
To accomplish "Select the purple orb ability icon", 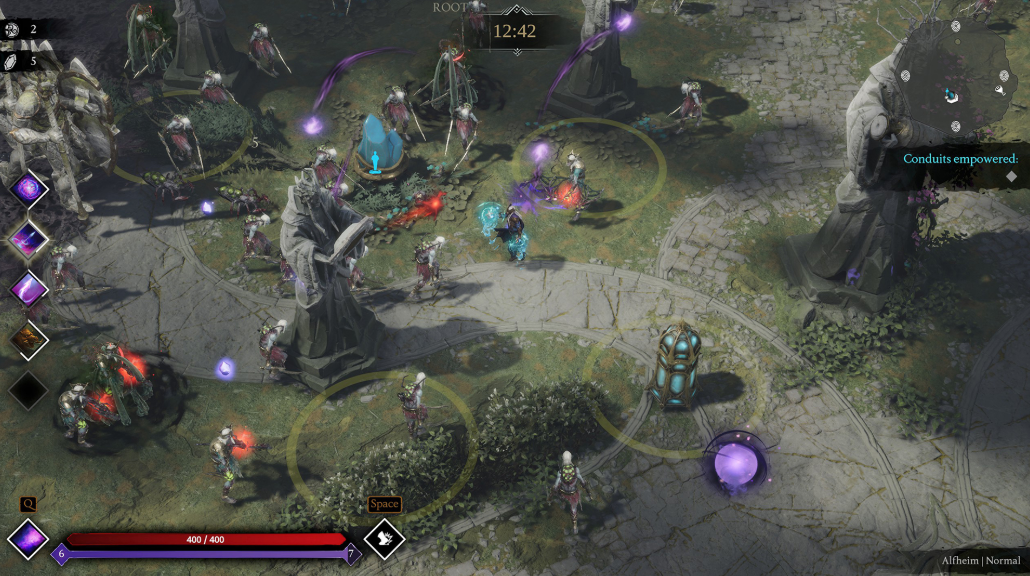I will [28, 187].
